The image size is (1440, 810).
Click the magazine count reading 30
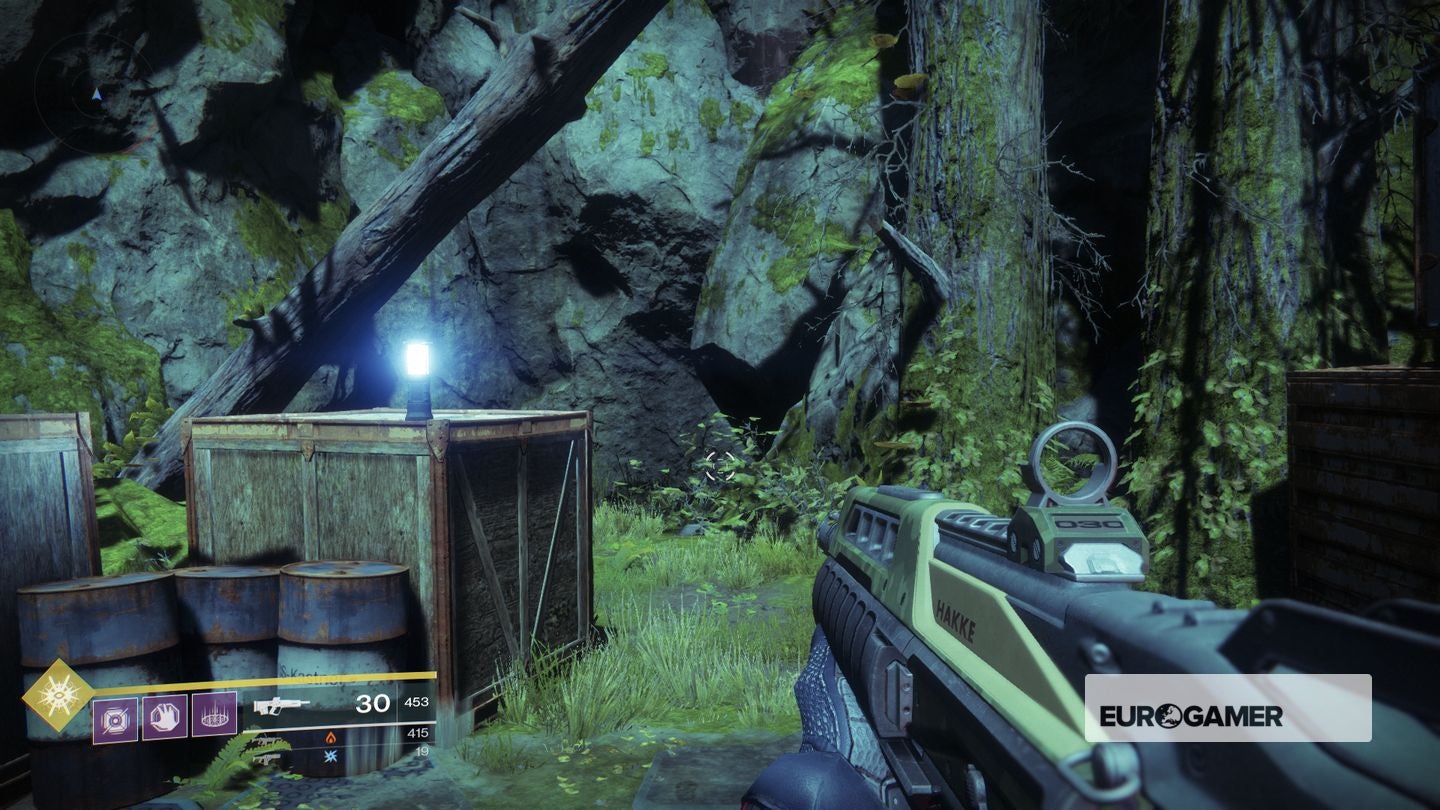click(372, 704)
